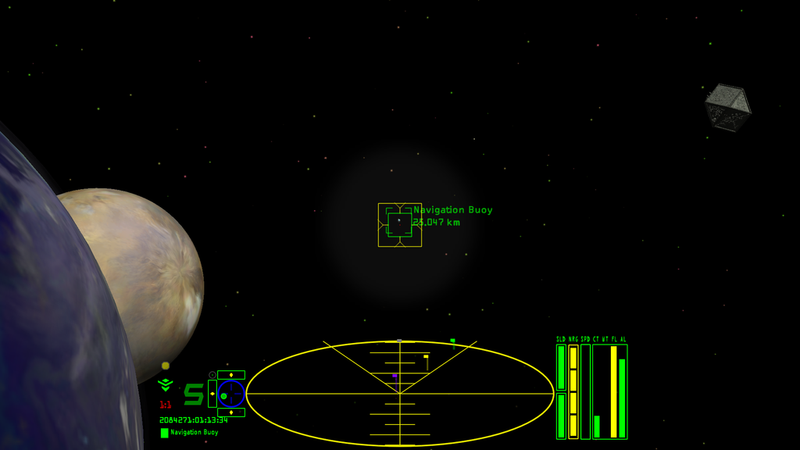Click the elliptical radar scanner
This screenshot has height=450, width=800.
pos(400,393)
